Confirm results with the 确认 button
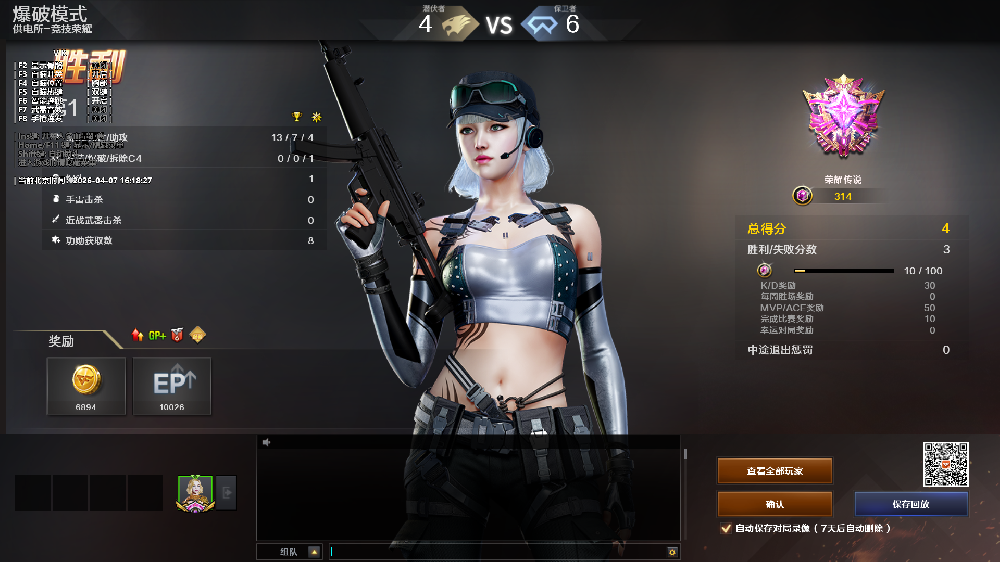 pos(774,504)
